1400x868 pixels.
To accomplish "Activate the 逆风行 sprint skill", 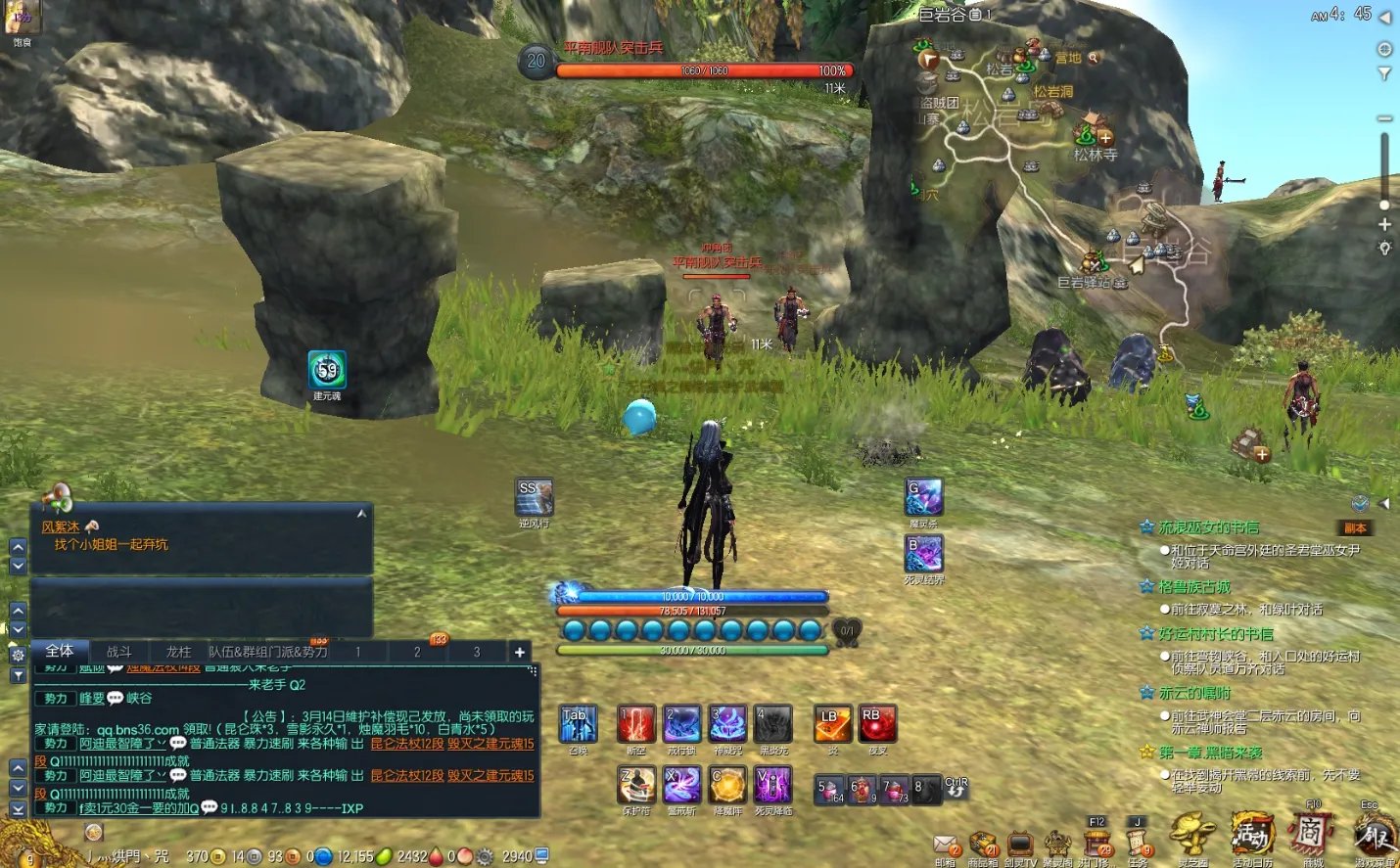I will point(535,497).
